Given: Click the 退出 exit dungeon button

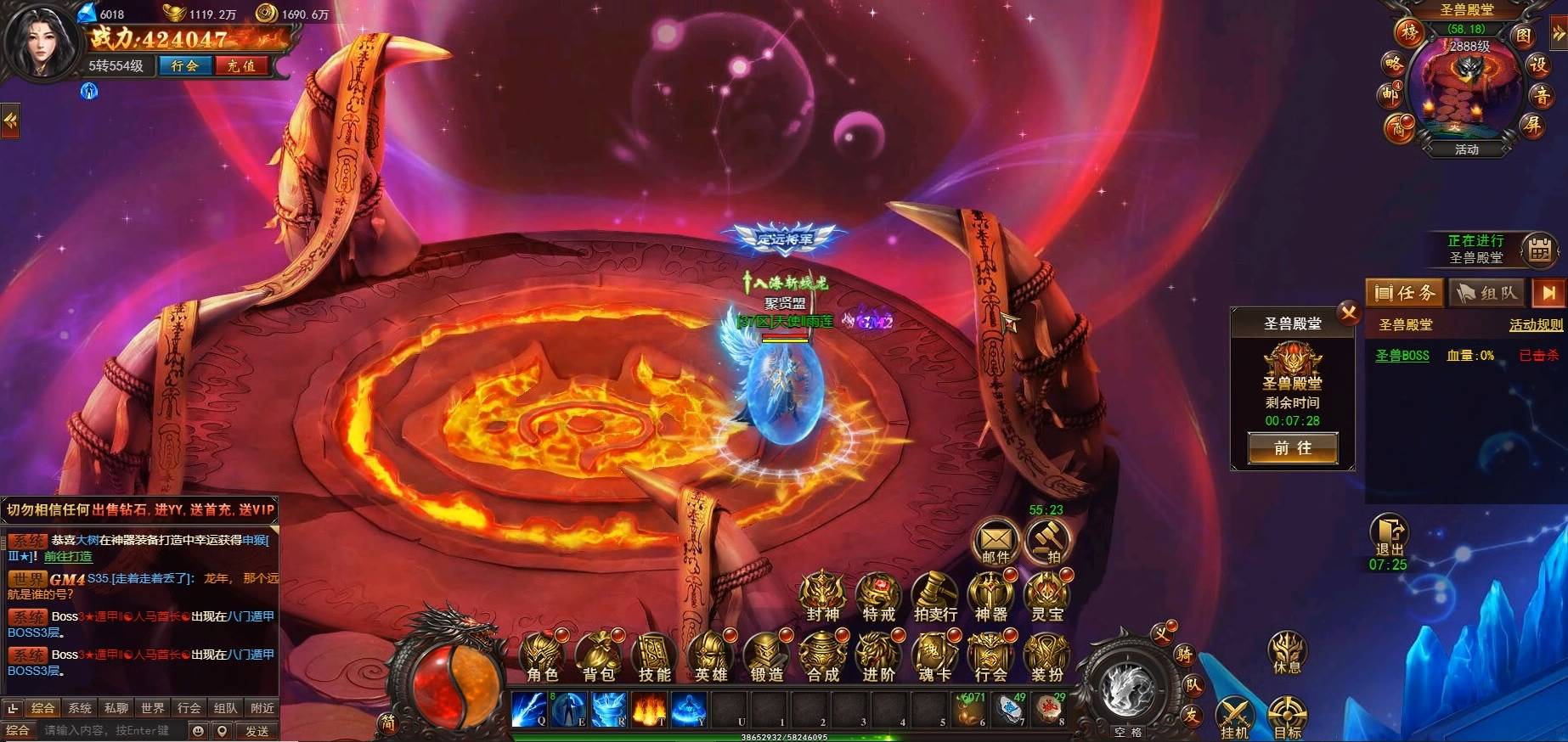Looking at the screenshot, I should [x=1389, y=537].
